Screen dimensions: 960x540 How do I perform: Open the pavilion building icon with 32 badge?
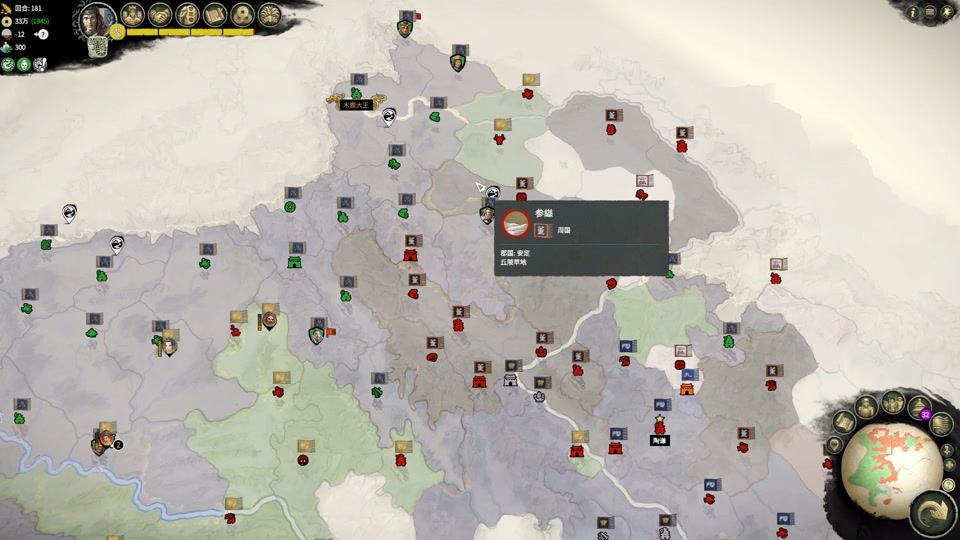coord(917,407)
